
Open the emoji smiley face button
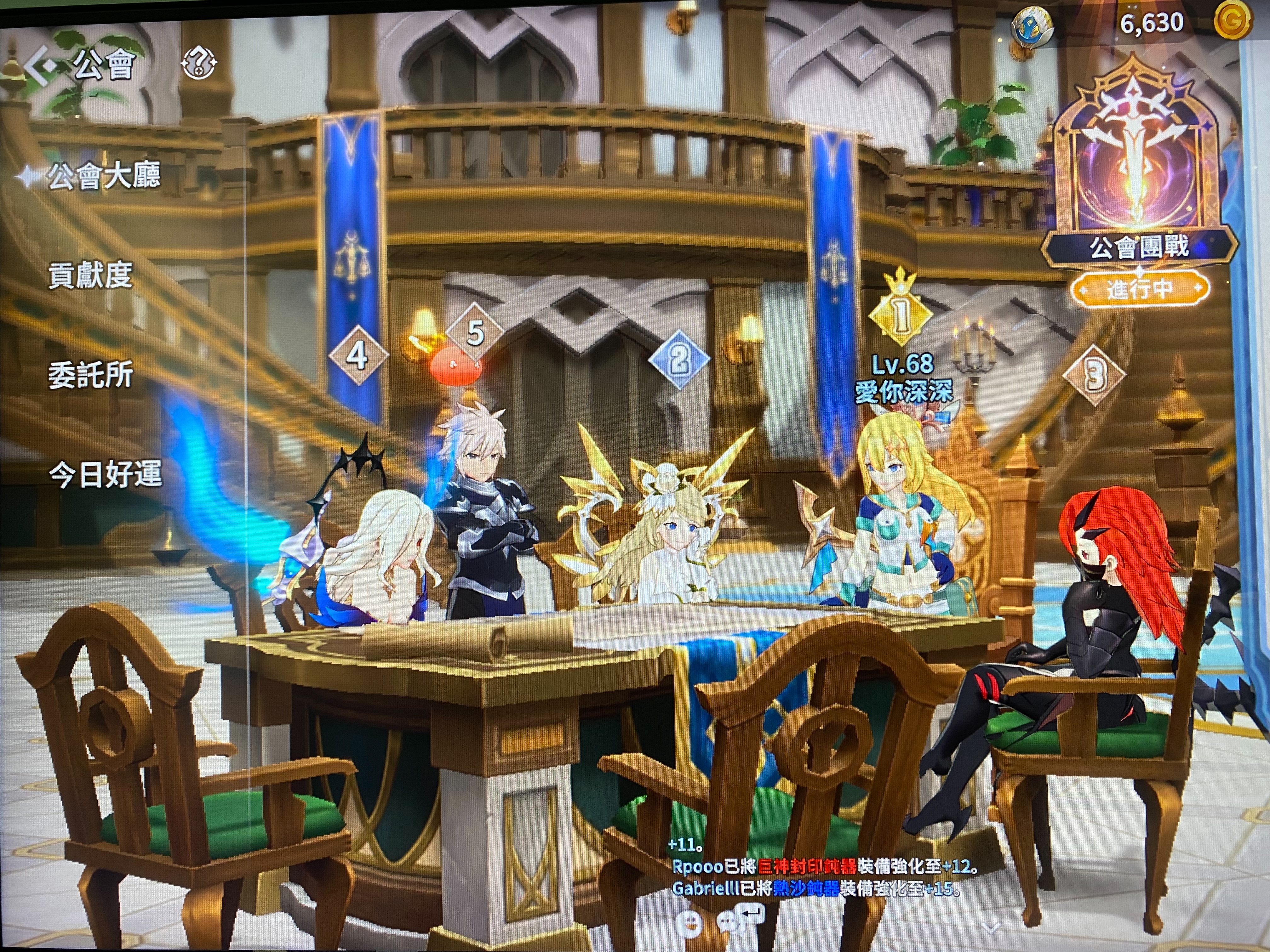coord(689,924)
